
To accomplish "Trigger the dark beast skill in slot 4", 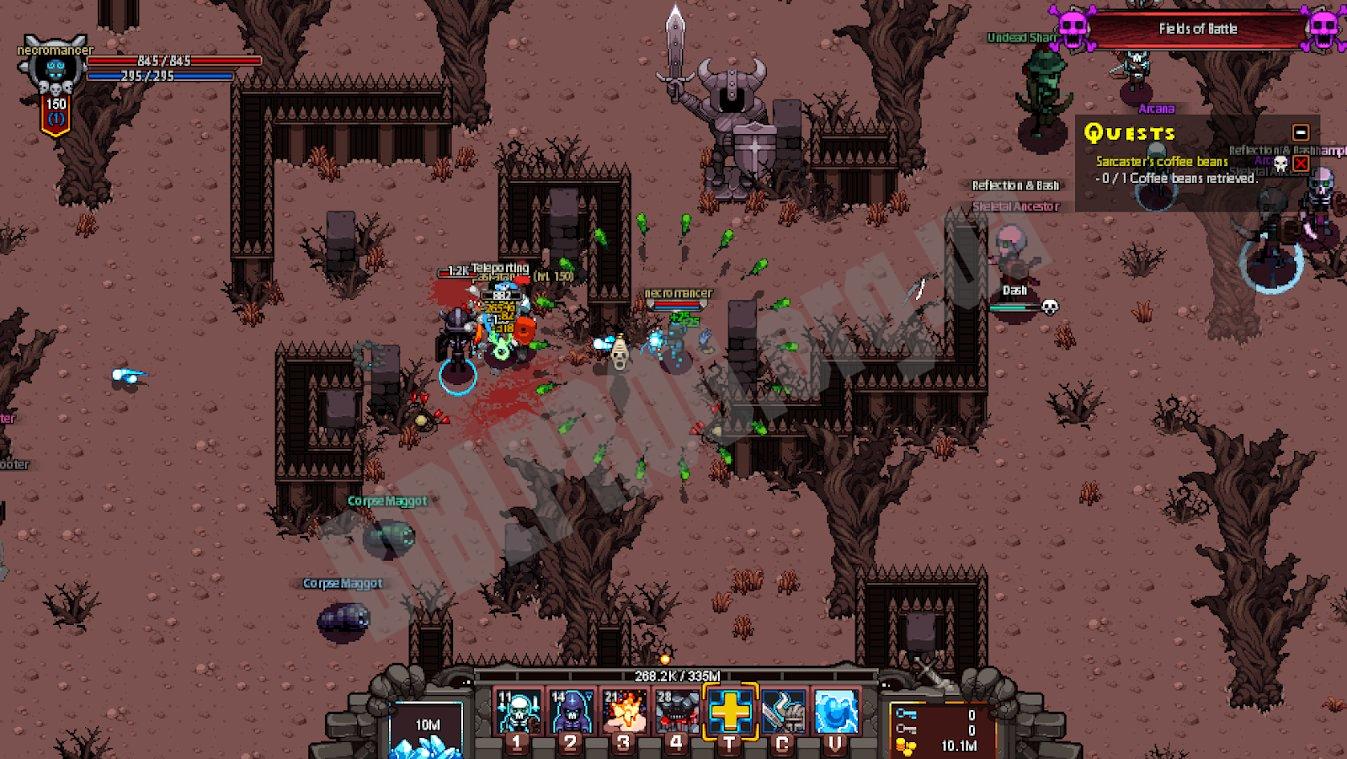I will [678, 712].
